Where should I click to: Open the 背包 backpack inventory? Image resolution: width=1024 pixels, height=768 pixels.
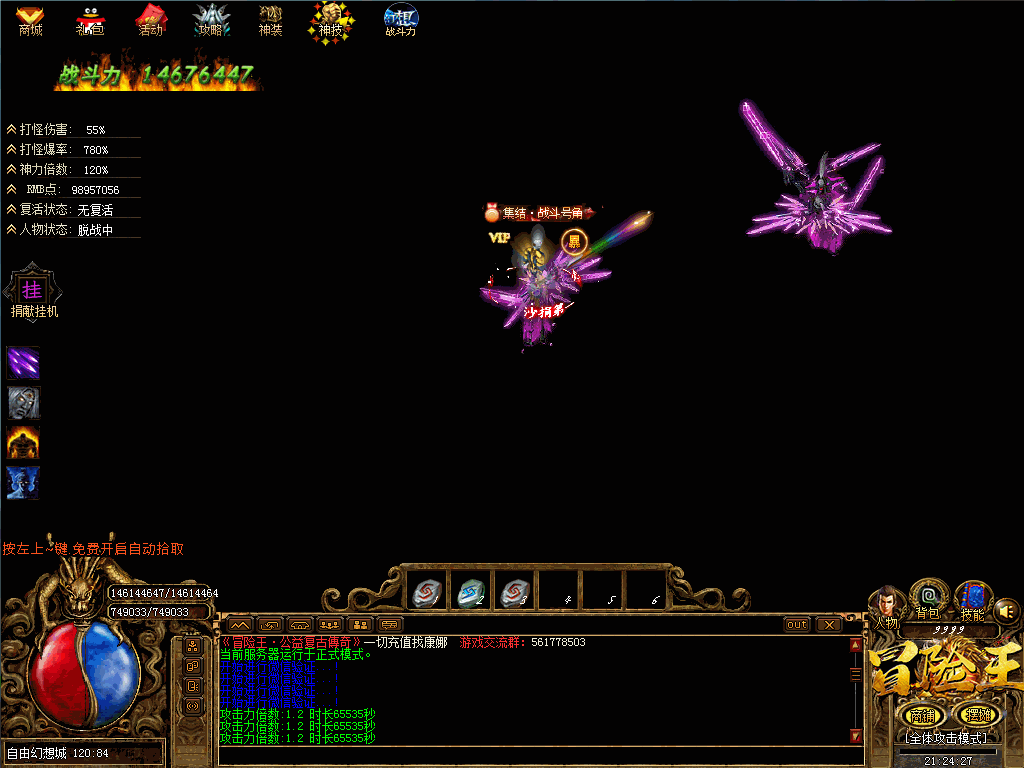coord(928,598)
